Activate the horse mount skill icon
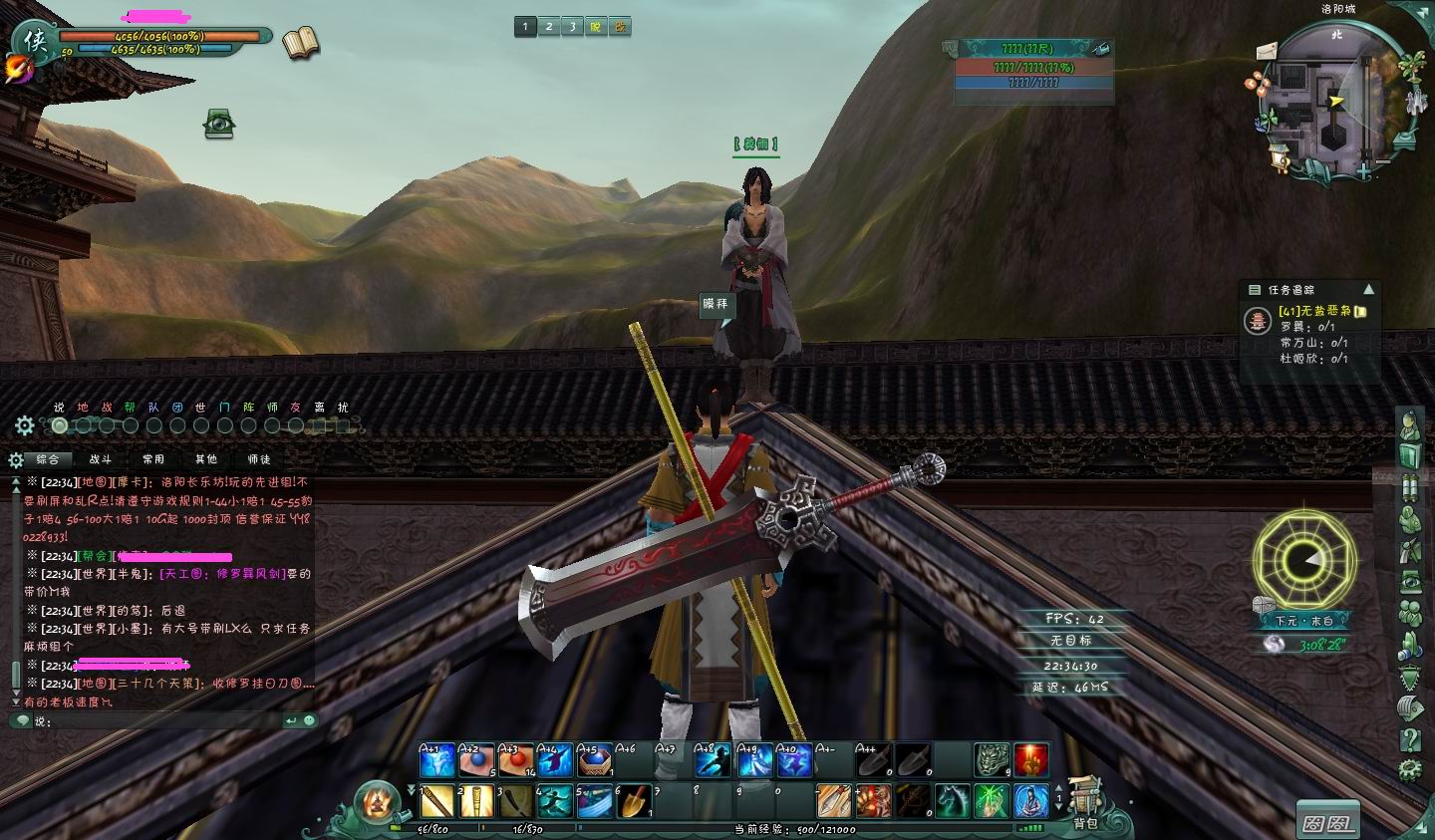 [x=952, y=801]
